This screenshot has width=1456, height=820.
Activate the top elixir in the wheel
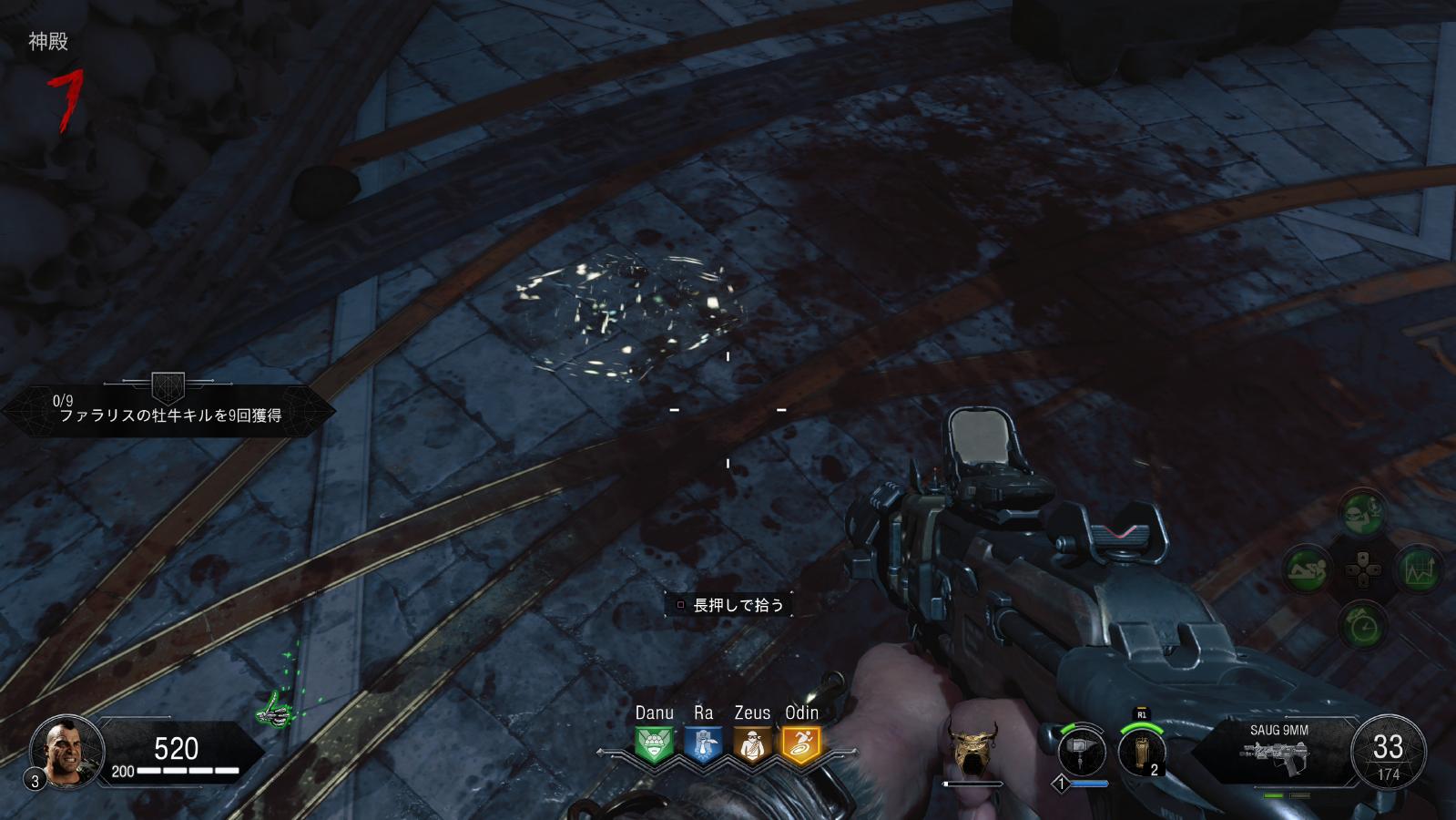click(x=1362, y=513)
